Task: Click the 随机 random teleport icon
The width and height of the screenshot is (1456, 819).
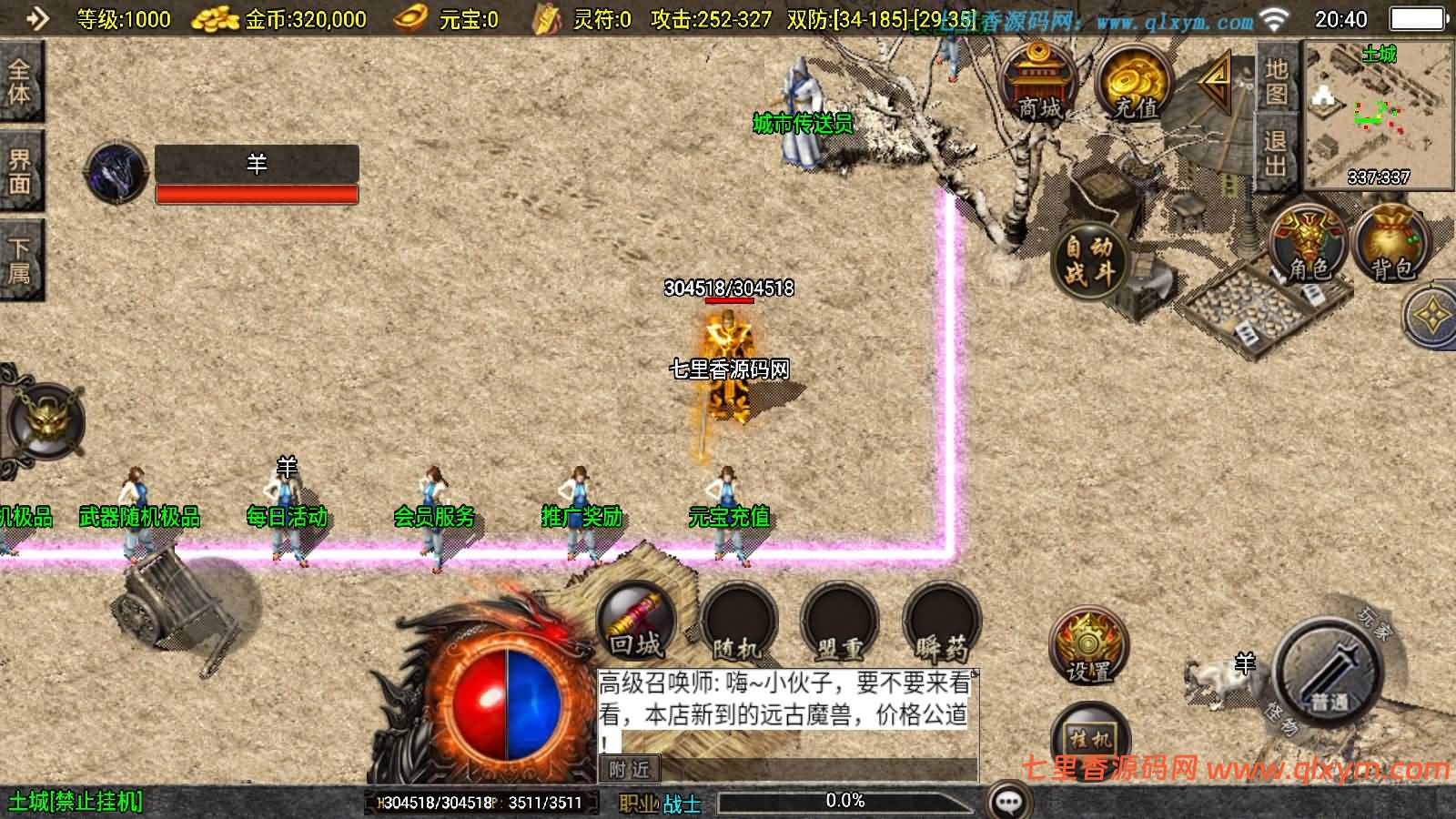Action: 739,622
